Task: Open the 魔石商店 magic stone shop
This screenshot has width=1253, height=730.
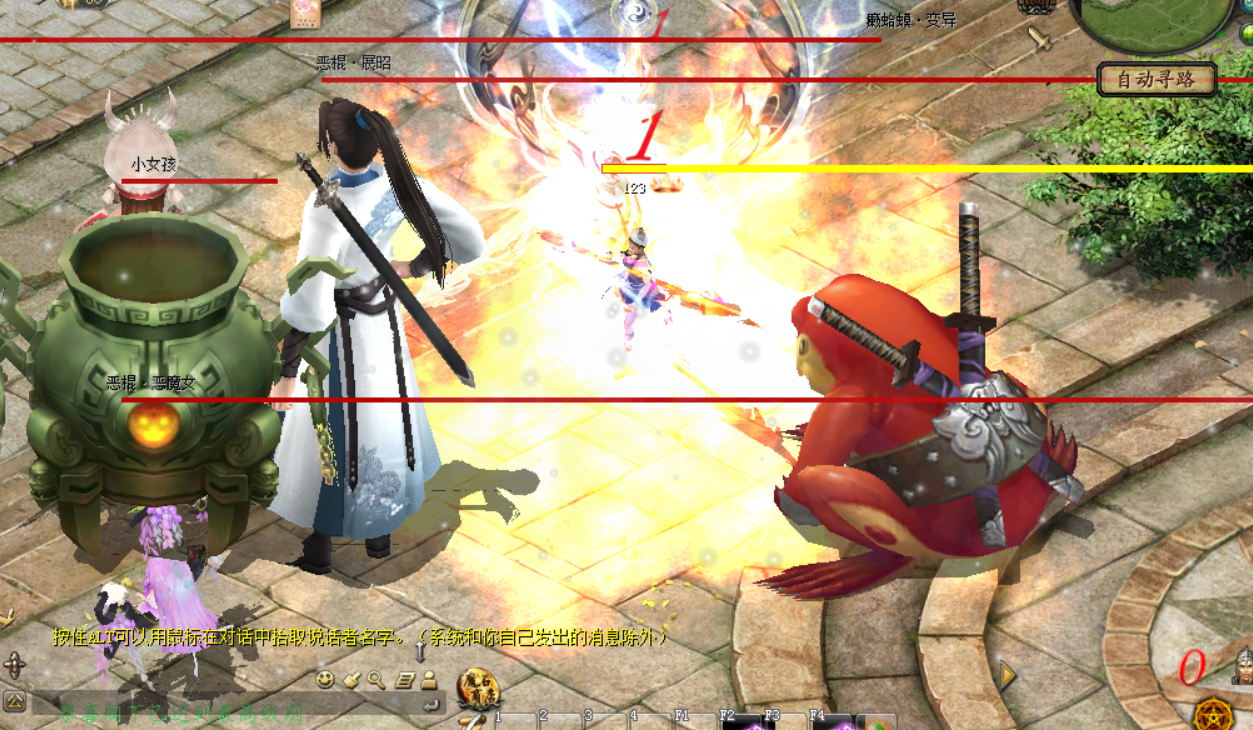Action: point(478,689)
